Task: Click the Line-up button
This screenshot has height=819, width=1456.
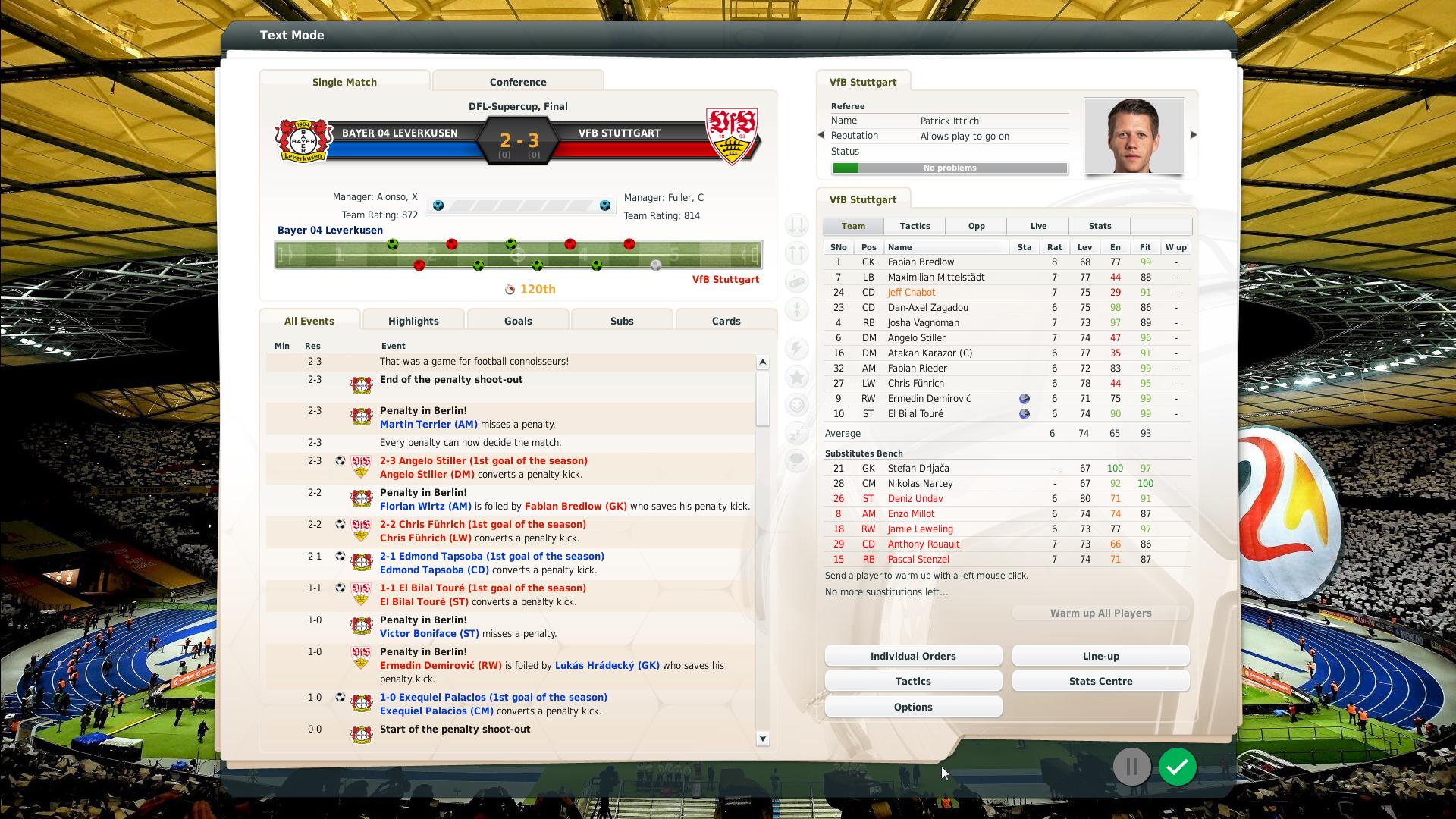Action: (1100, 656)
